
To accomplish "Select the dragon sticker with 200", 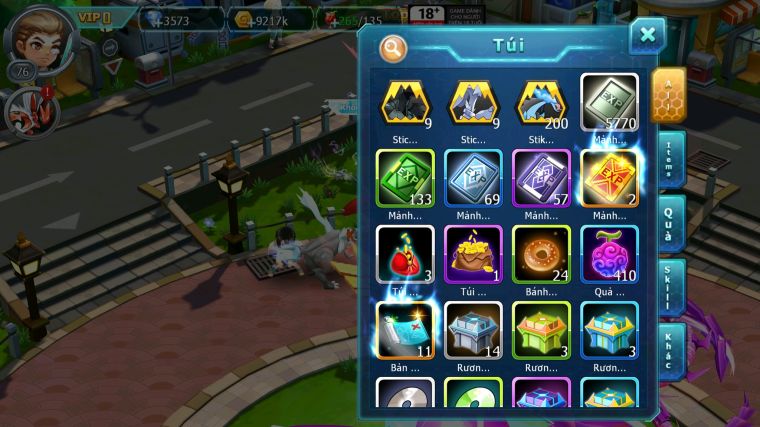I will point(541,102).
